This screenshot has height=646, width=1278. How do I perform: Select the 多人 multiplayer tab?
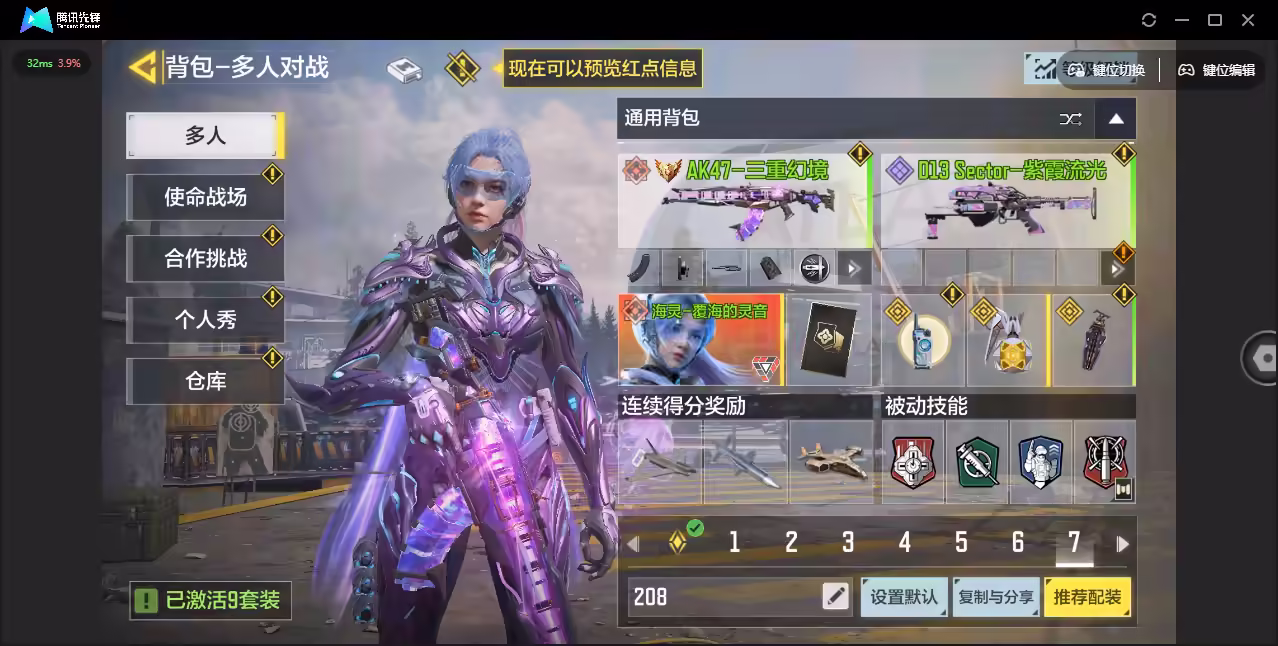(204, 135)
